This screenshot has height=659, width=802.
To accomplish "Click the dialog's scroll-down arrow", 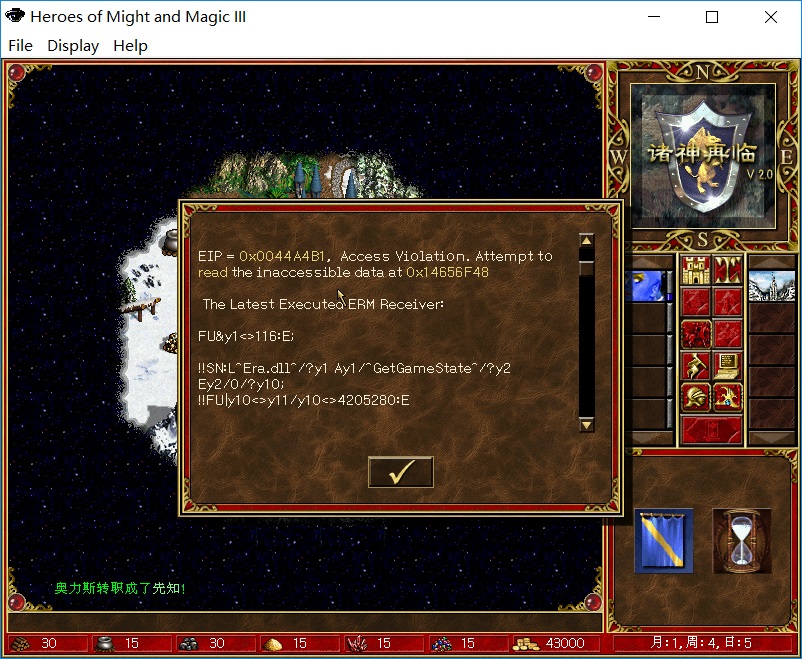I will tap(587, 424).
